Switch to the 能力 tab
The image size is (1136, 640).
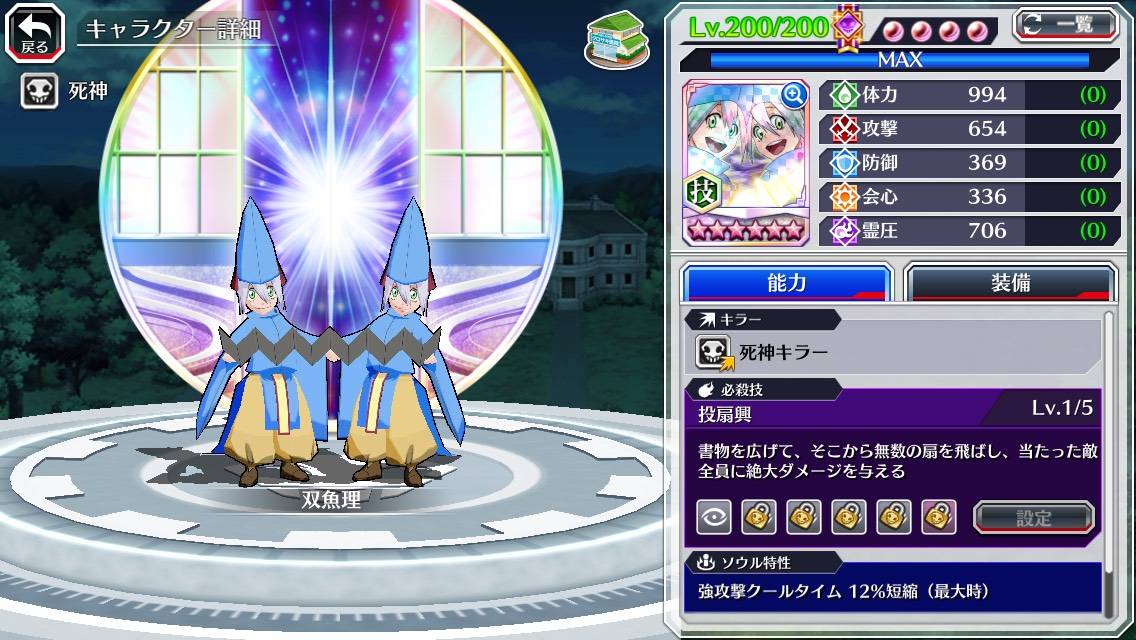point(787,283)
